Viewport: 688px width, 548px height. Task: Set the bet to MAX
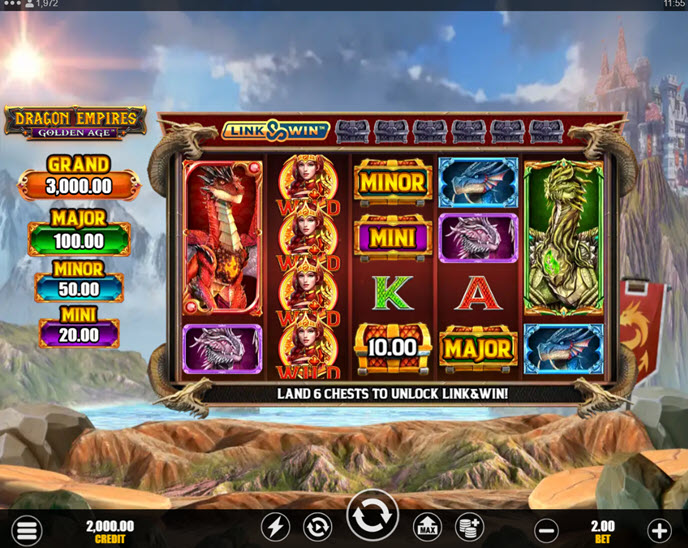pyautogui.click(x=427, y=527)
